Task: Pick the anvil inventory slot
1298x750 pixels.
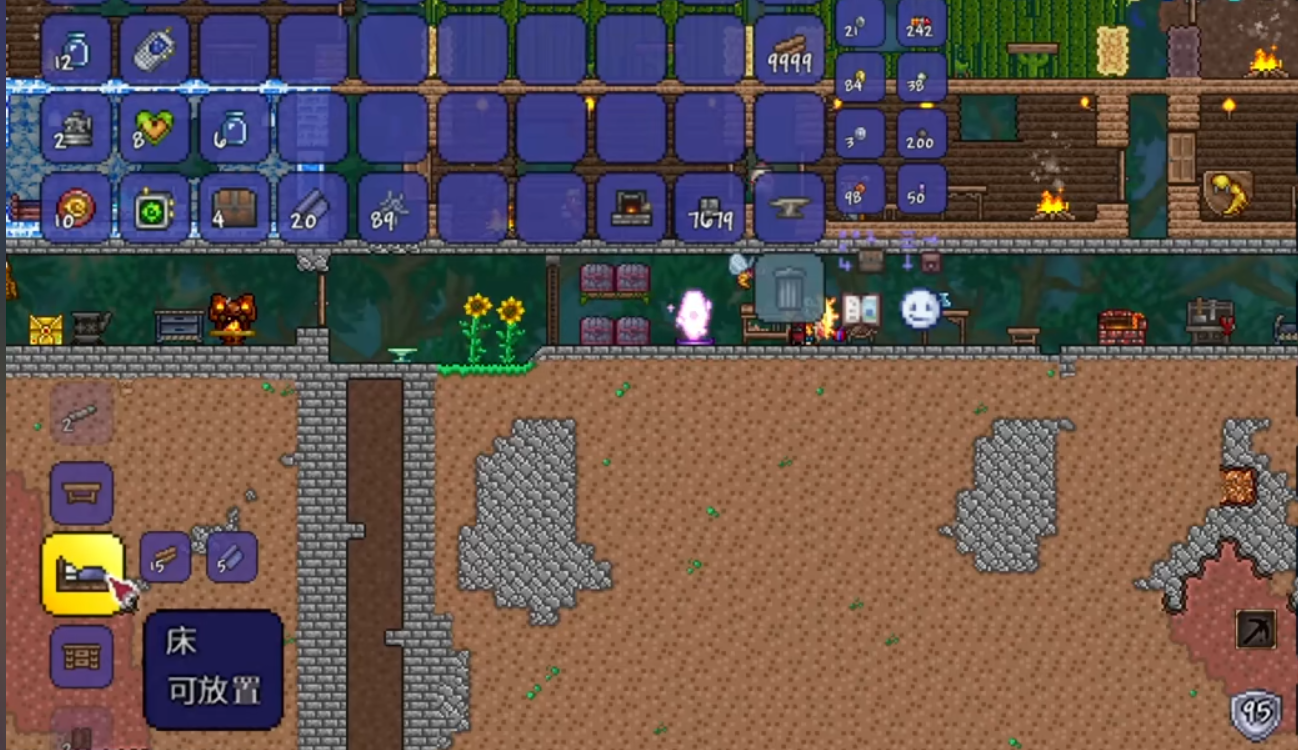Action: point(789,208)
